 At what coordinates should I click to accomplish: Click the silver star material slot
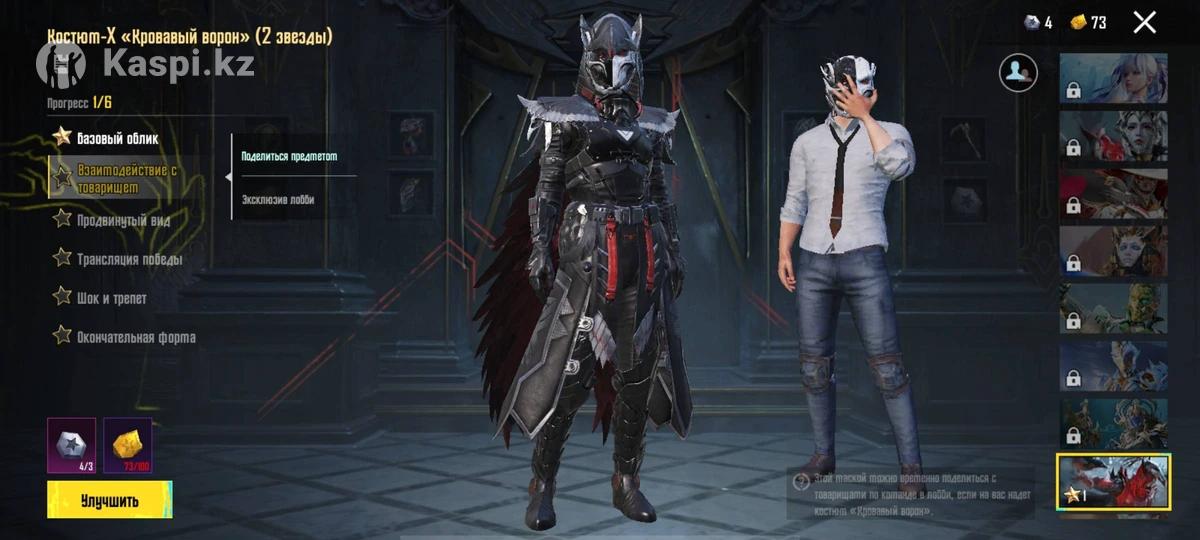[x=71, y=443]
